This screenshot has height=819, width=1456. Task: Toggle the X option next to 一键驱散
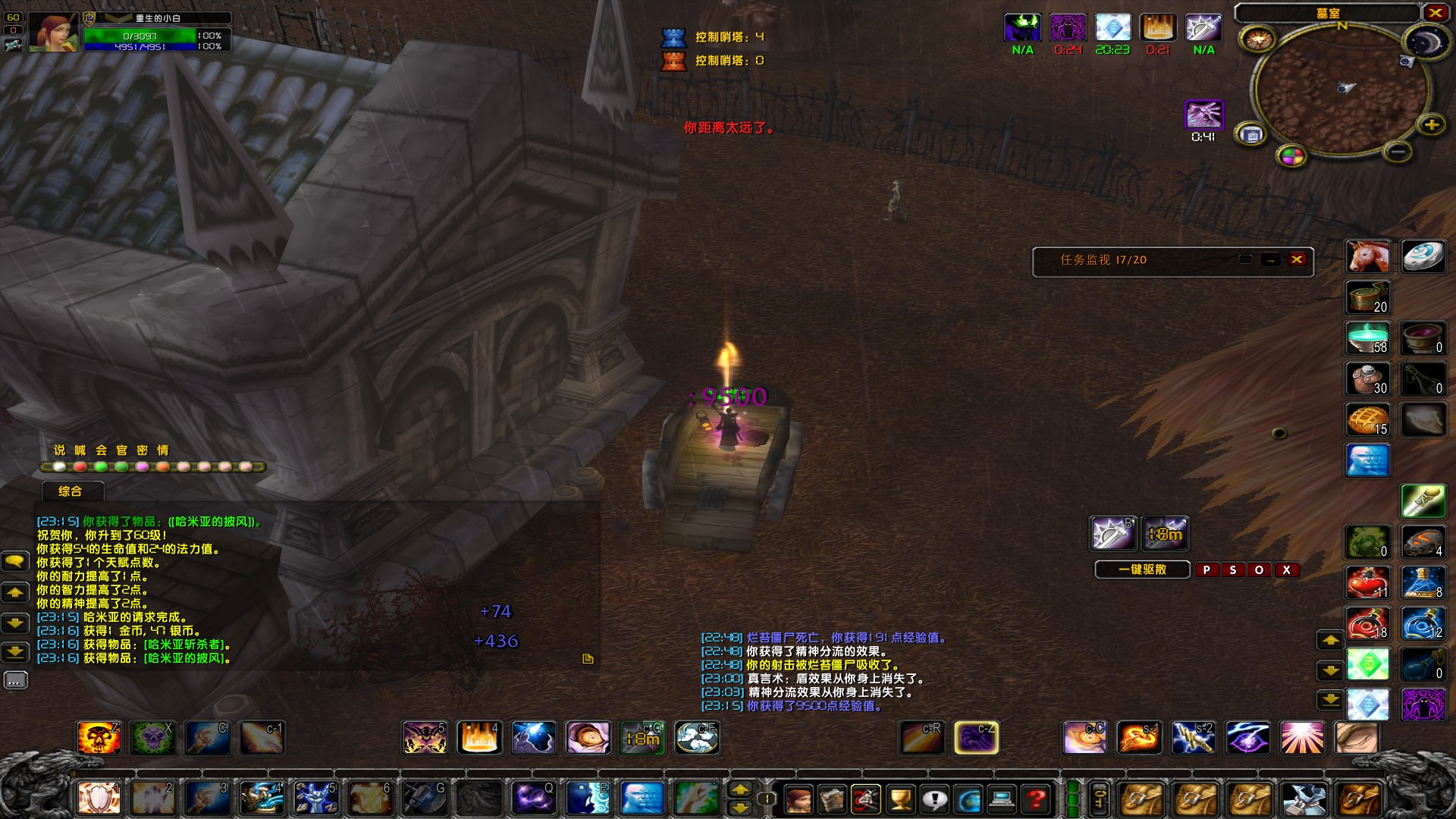point(1287,570)
